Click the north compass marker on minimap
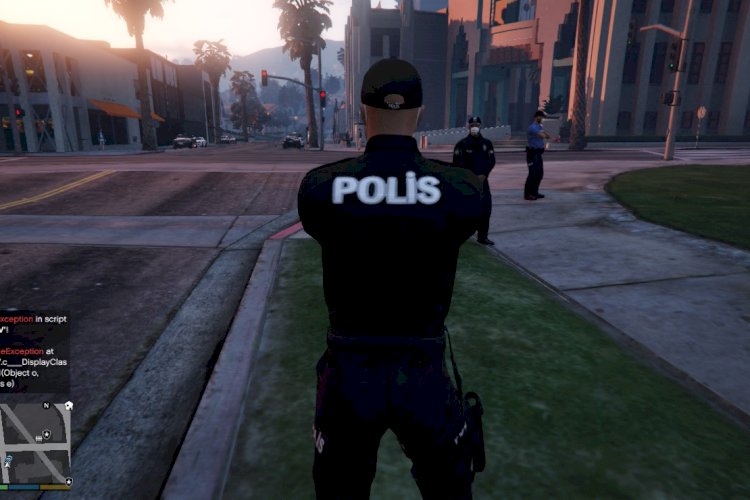The width and height of the screenshot is (750, 500). 45,405
